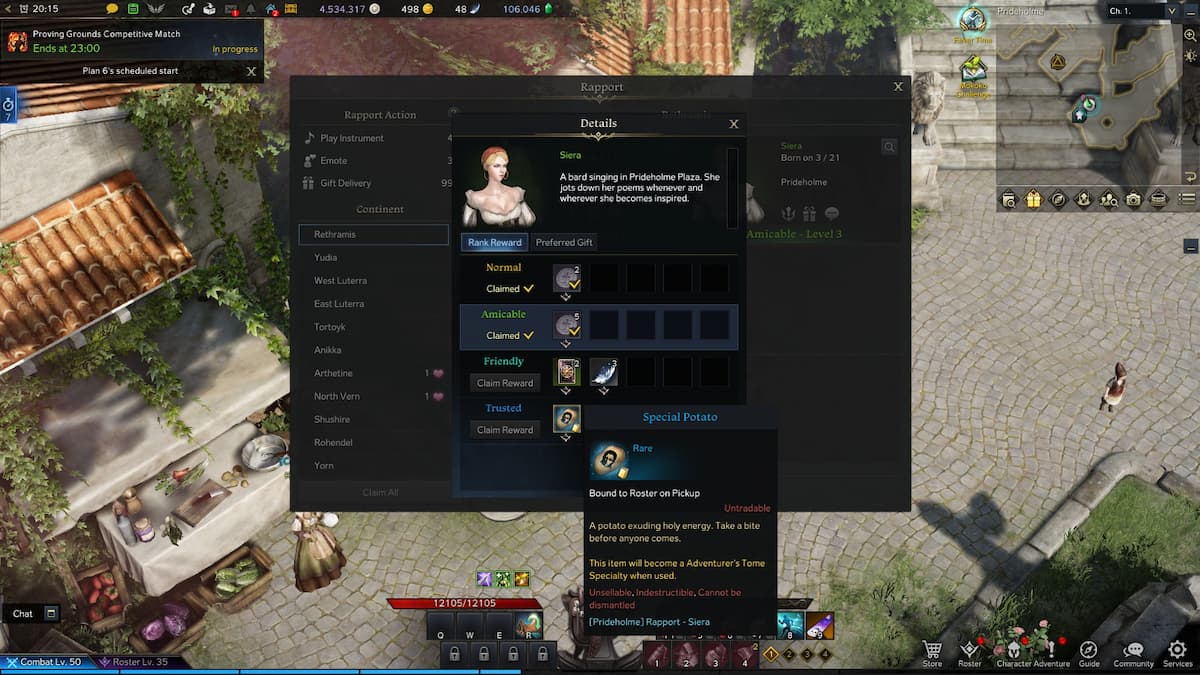Claim the Friendly rank reward
The width and height of the screenshot is (1200, 675).
[x=505, y=383]
